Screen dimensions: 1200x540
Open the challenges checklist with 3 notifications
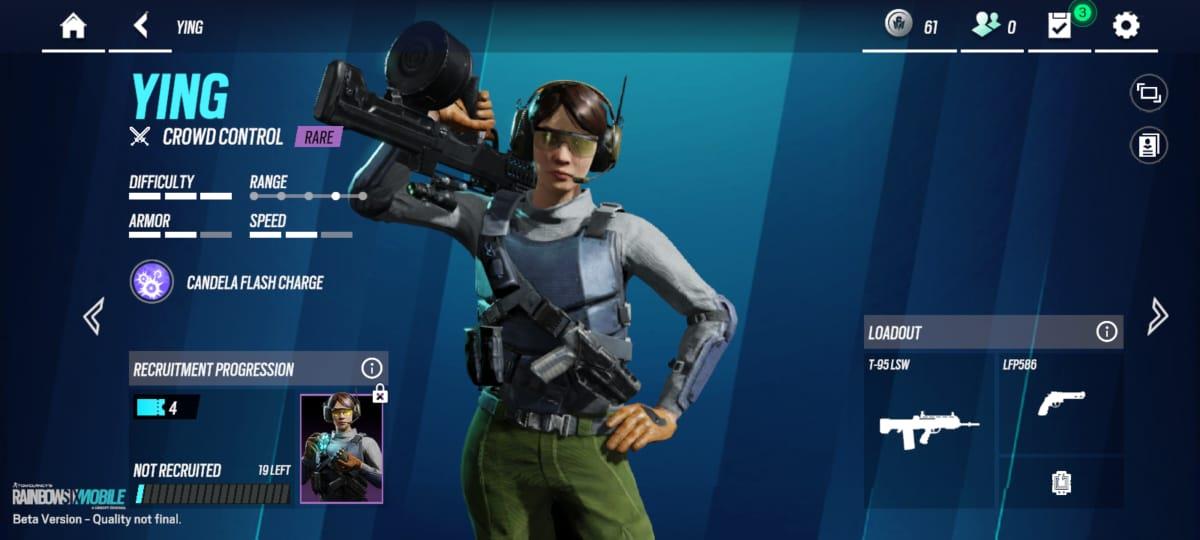(x=1059, y=26)
